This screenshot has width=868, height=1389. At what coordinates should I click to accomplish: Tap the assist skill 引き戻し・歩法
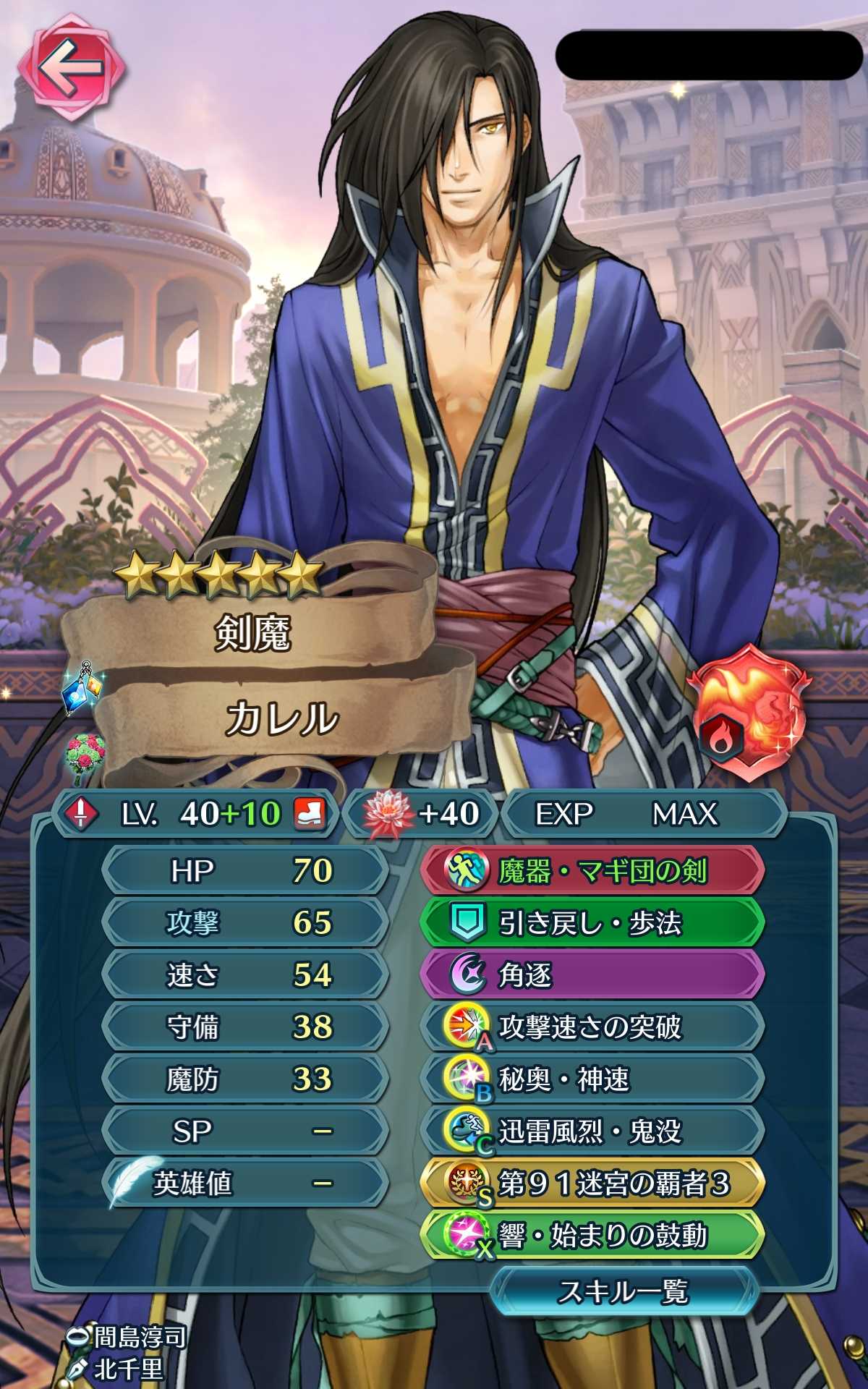(592, 923)
